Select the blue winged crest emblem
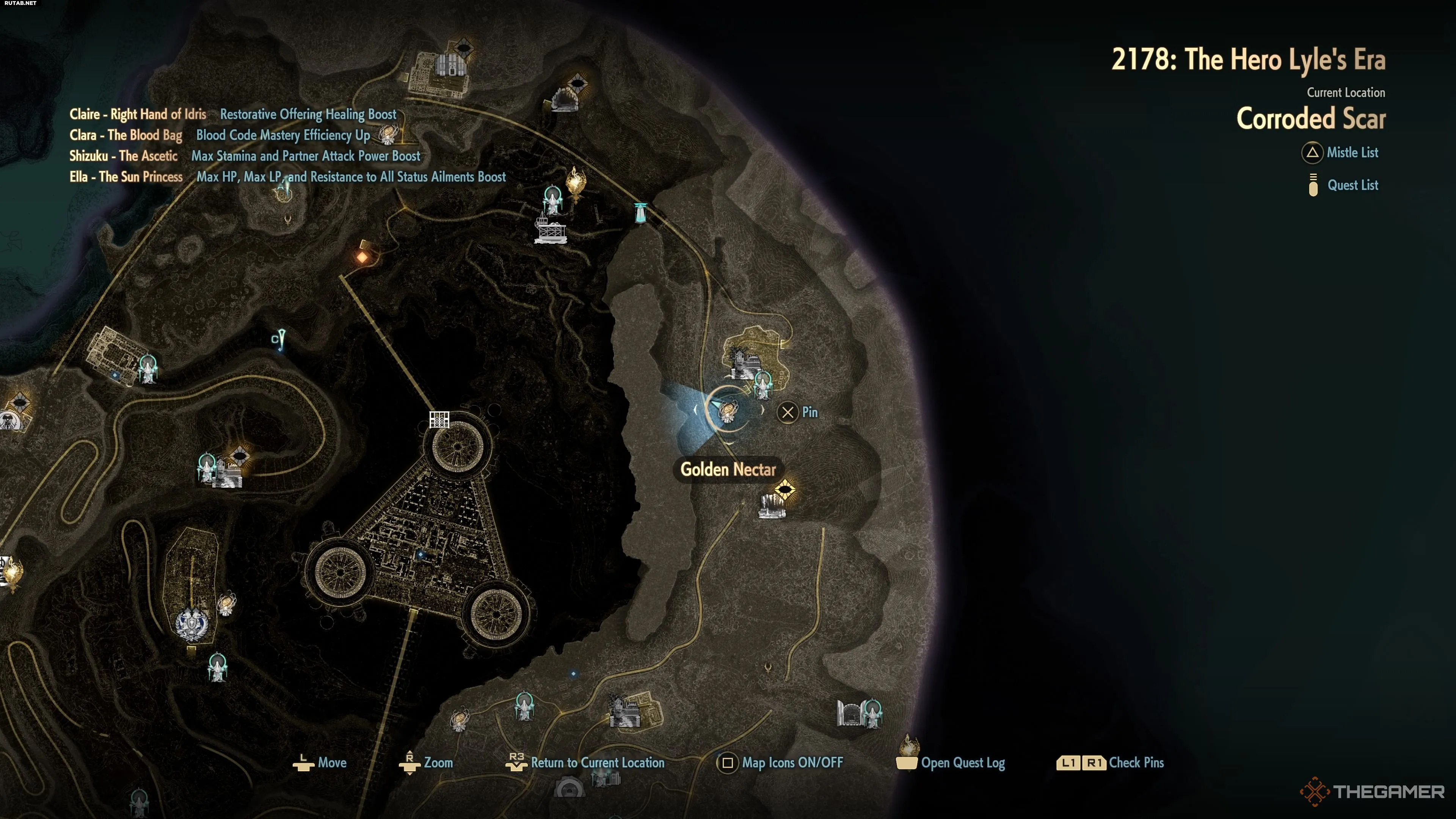 point(191,624)
